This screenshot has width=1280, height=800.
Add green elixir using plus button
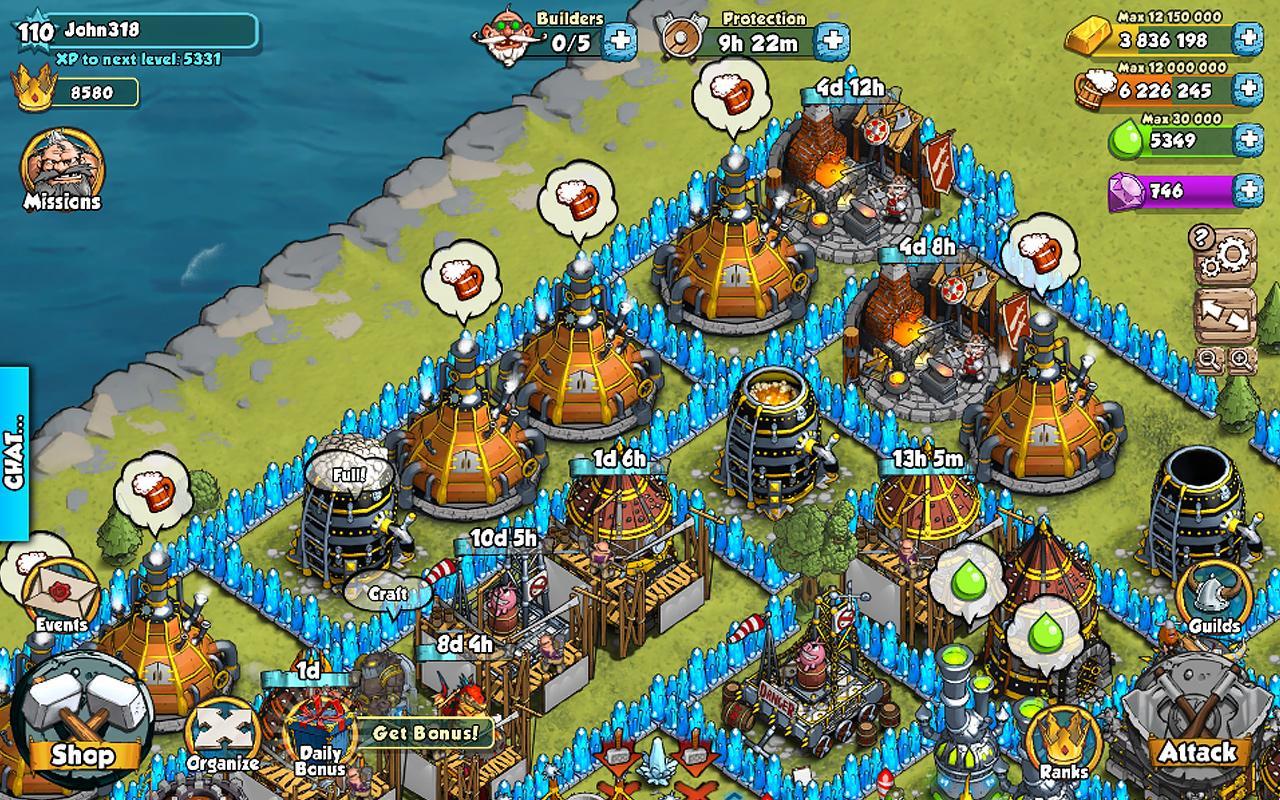[x=1247, y=140]
